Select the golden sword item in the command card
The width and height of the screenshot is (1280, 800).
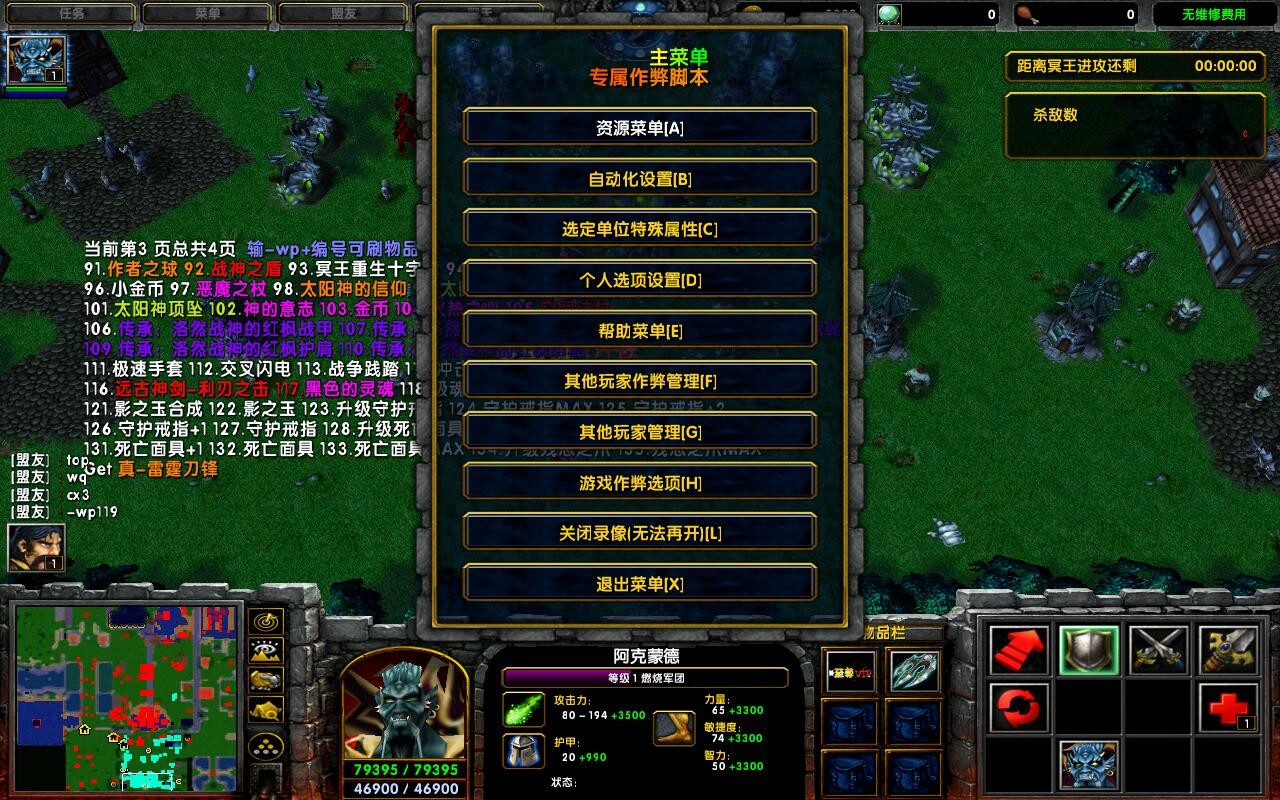(x=1228, y=652)
